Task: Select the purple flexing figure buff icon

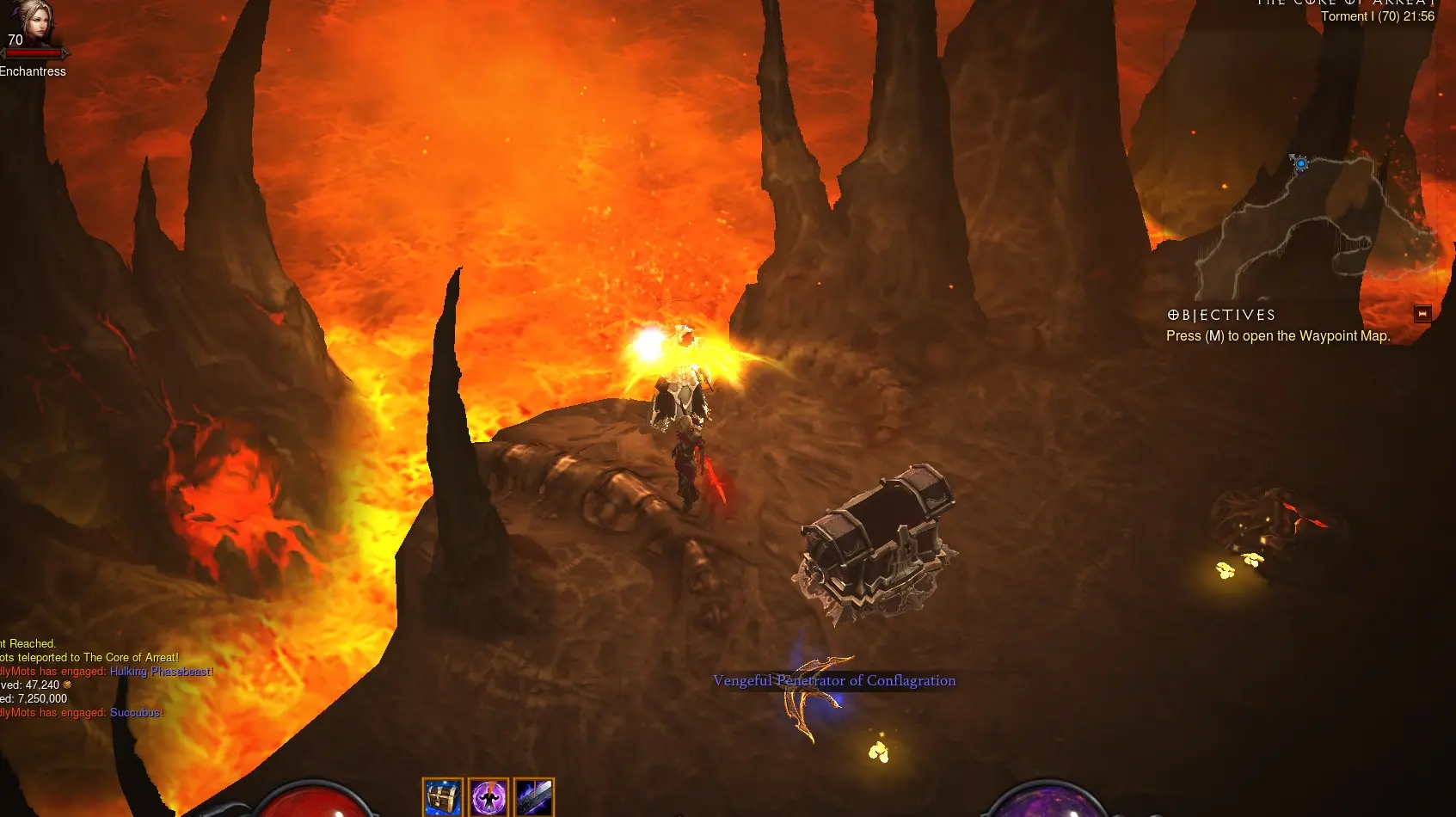Action: point(488,797)
